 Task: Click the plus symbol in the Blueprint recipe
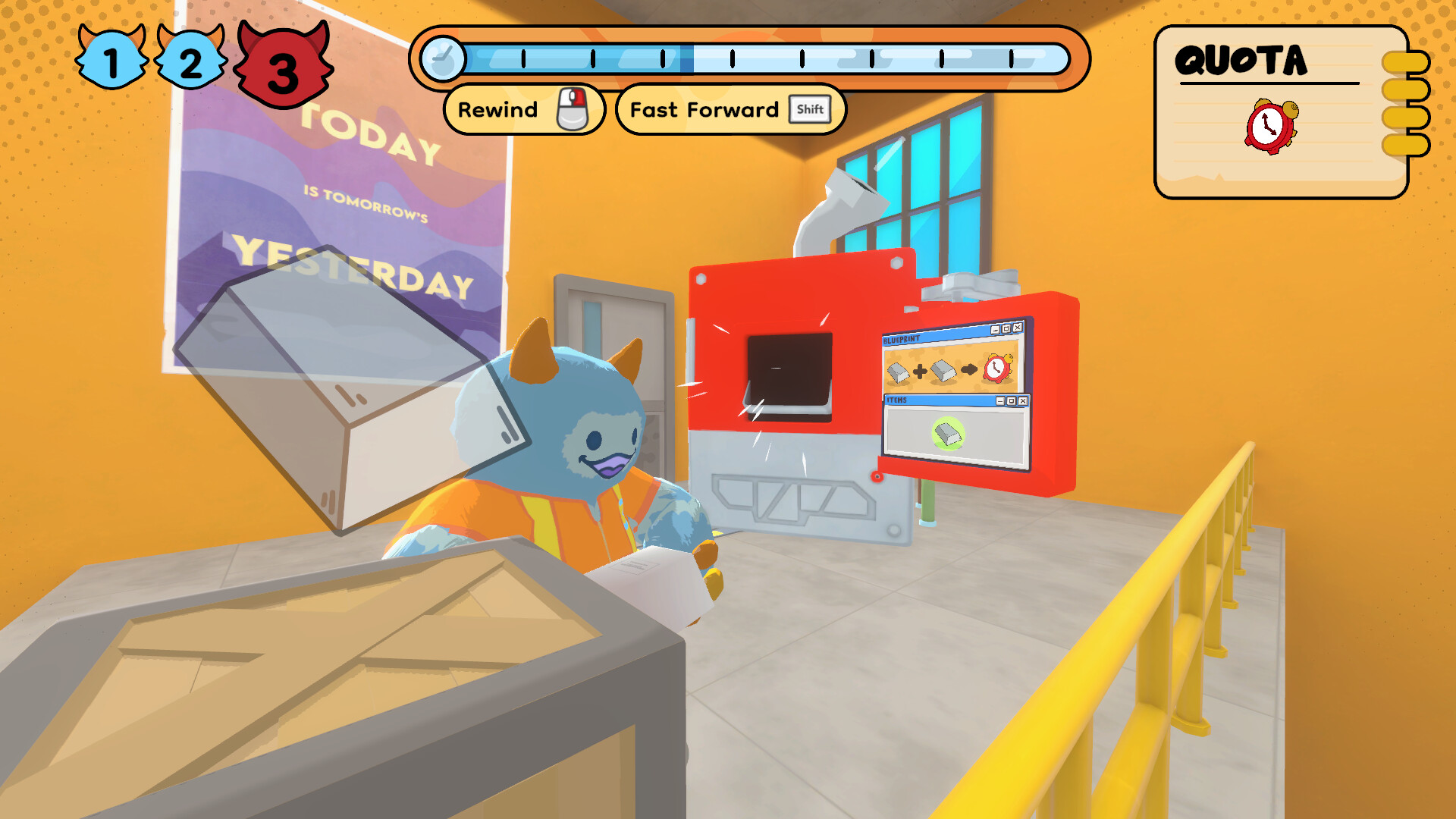coord(920,371)
